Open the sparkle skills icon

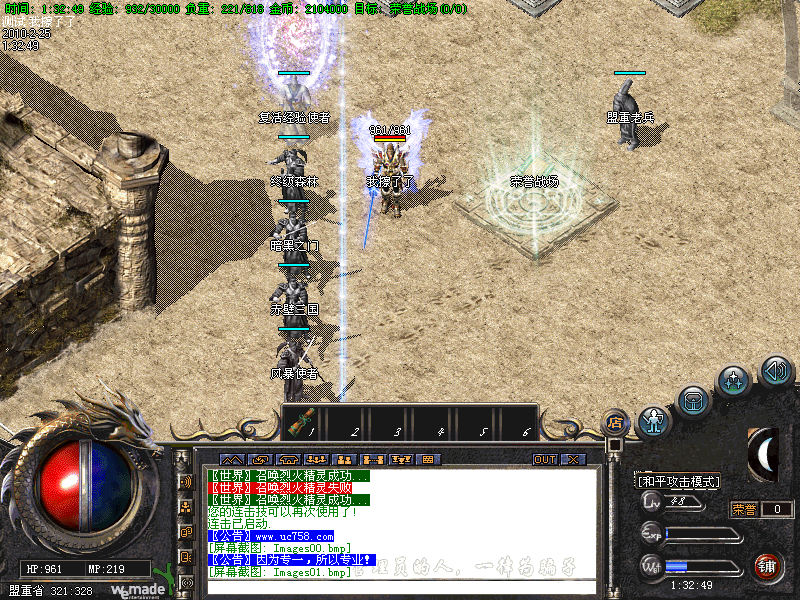coord(735,381)
